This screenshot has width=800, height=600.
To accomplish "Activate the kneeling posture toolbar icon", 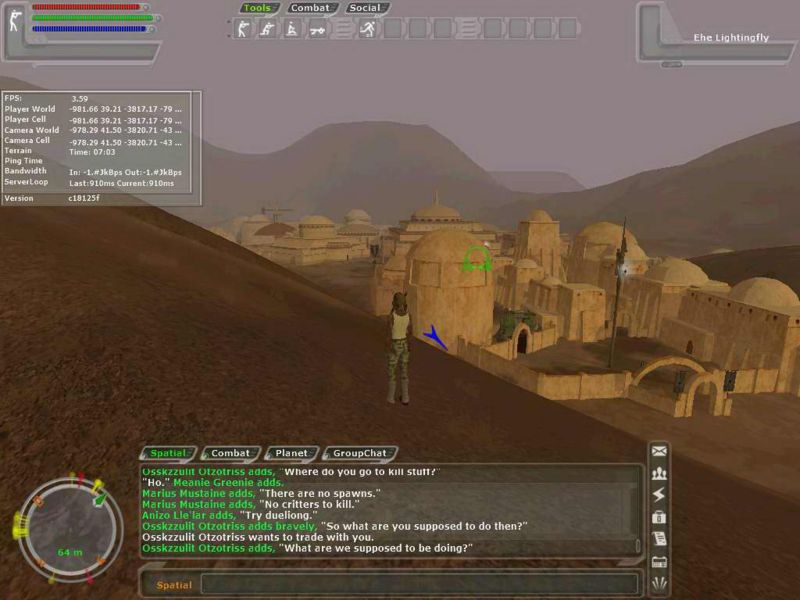I will coord(266,29).
